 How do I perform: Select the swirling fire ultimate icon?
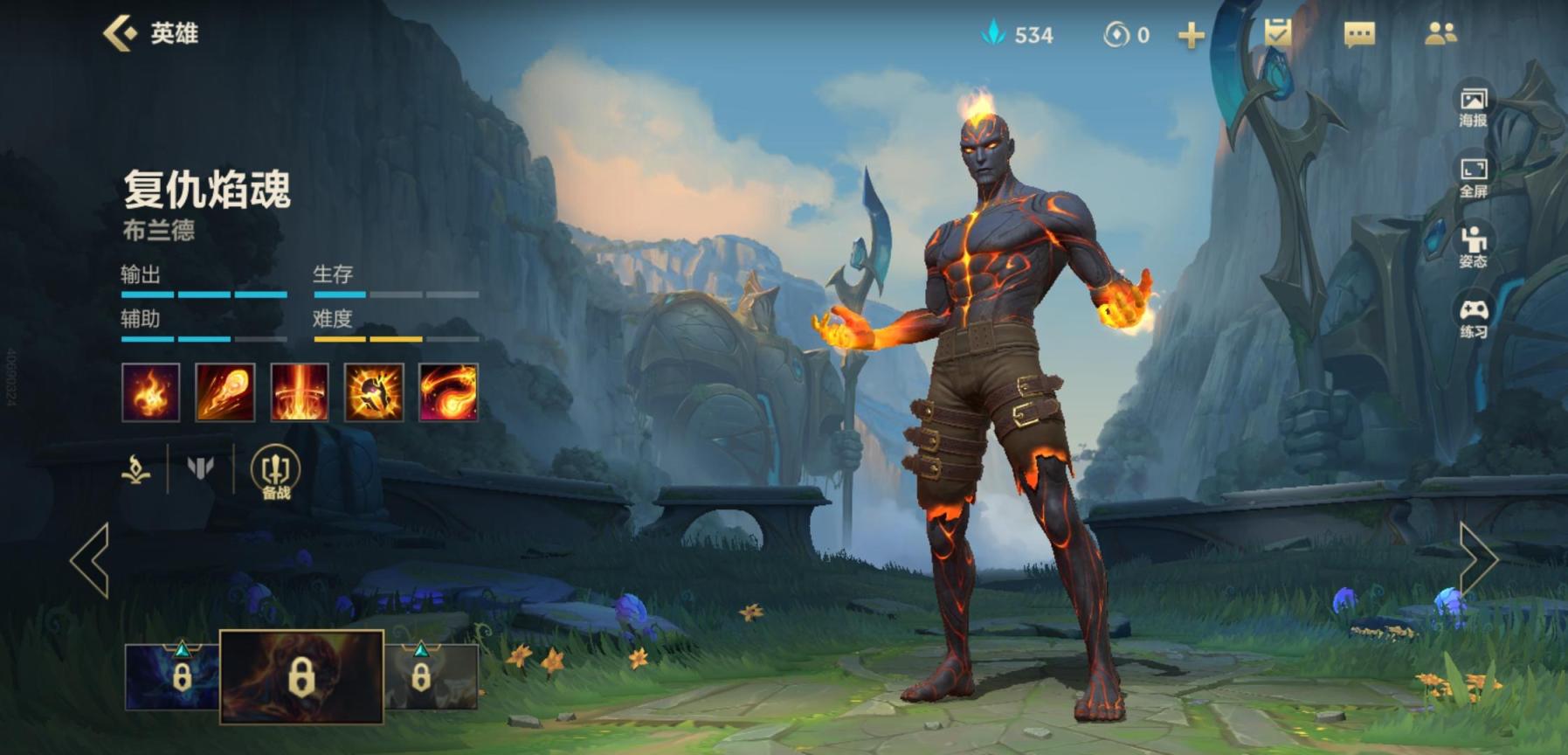tap(448, 392)
